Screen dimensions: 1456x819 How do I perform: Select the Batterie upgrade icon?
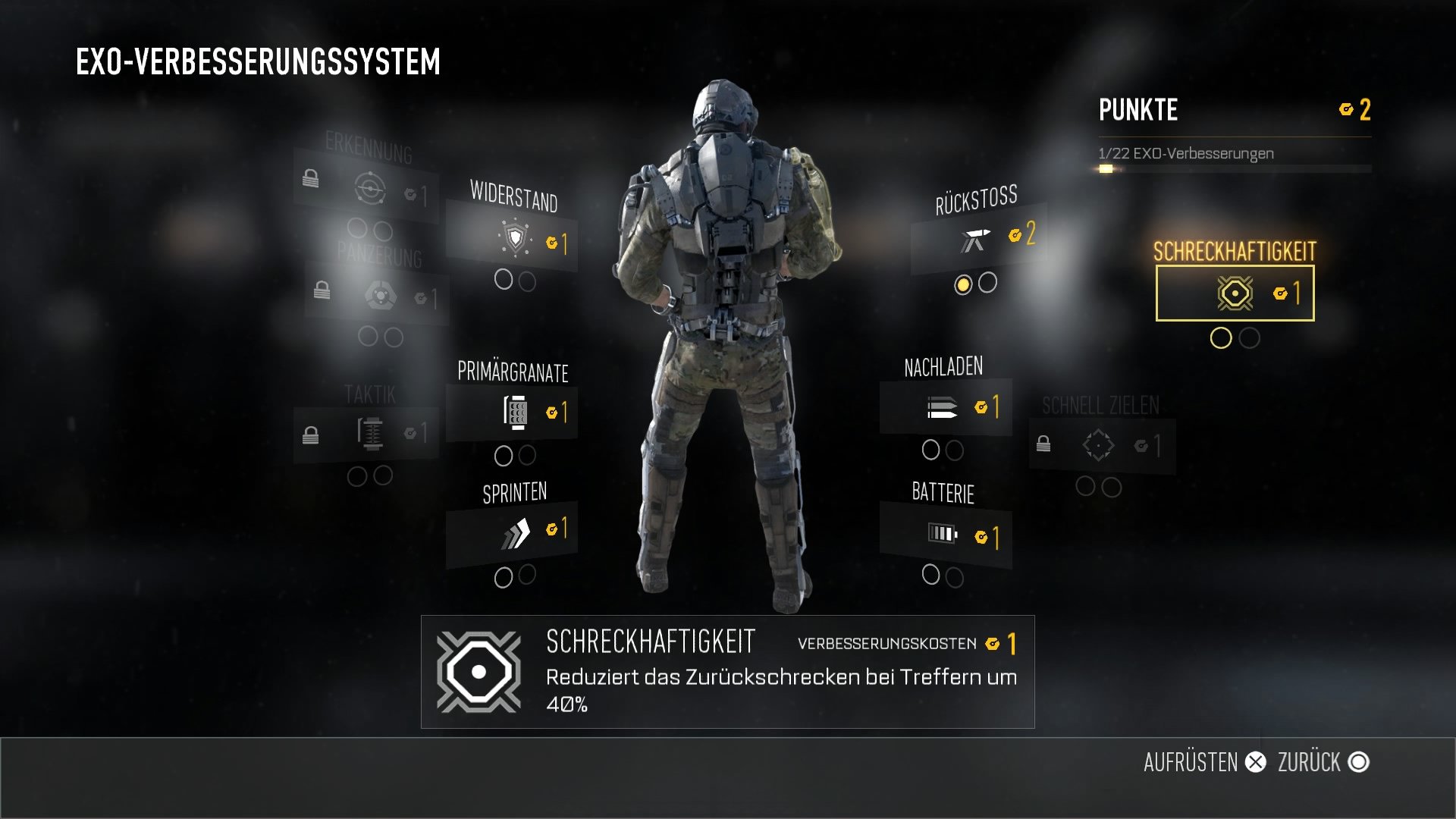942,533
